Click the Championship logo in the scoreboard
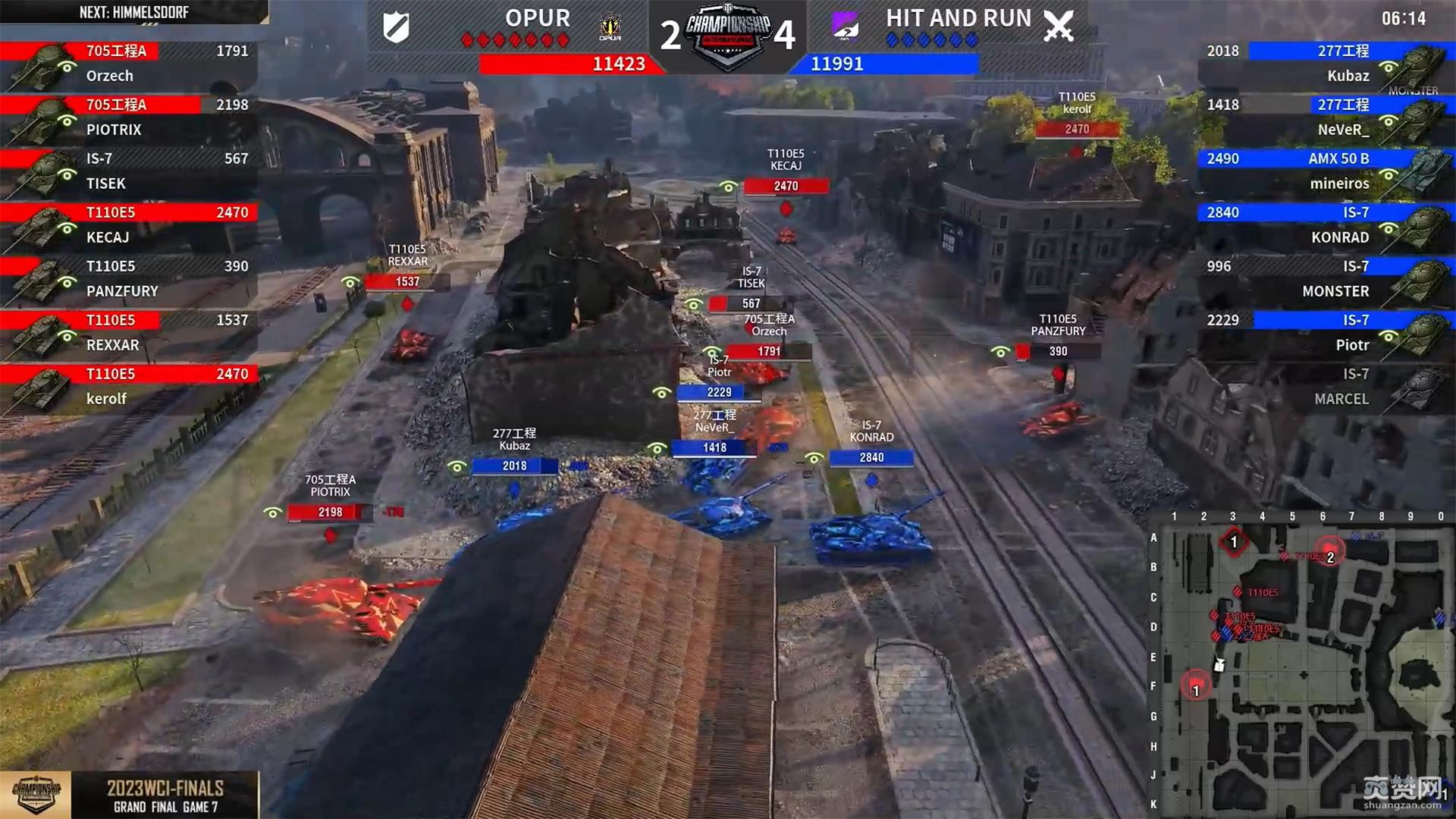 coord(728,34)
